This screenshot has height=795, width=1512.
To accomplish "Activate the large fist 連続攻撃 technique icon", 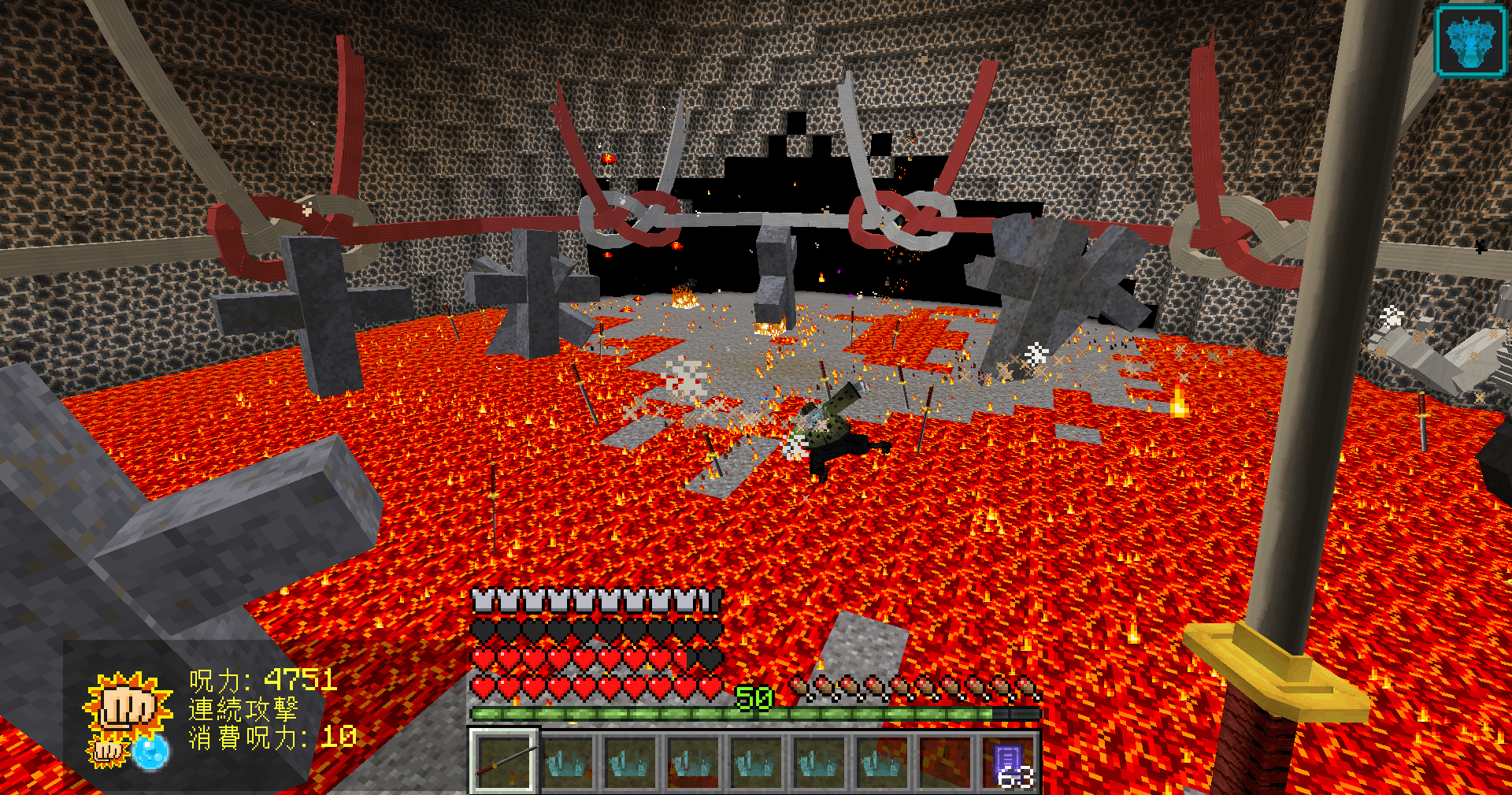I will (x=127, y=704).
